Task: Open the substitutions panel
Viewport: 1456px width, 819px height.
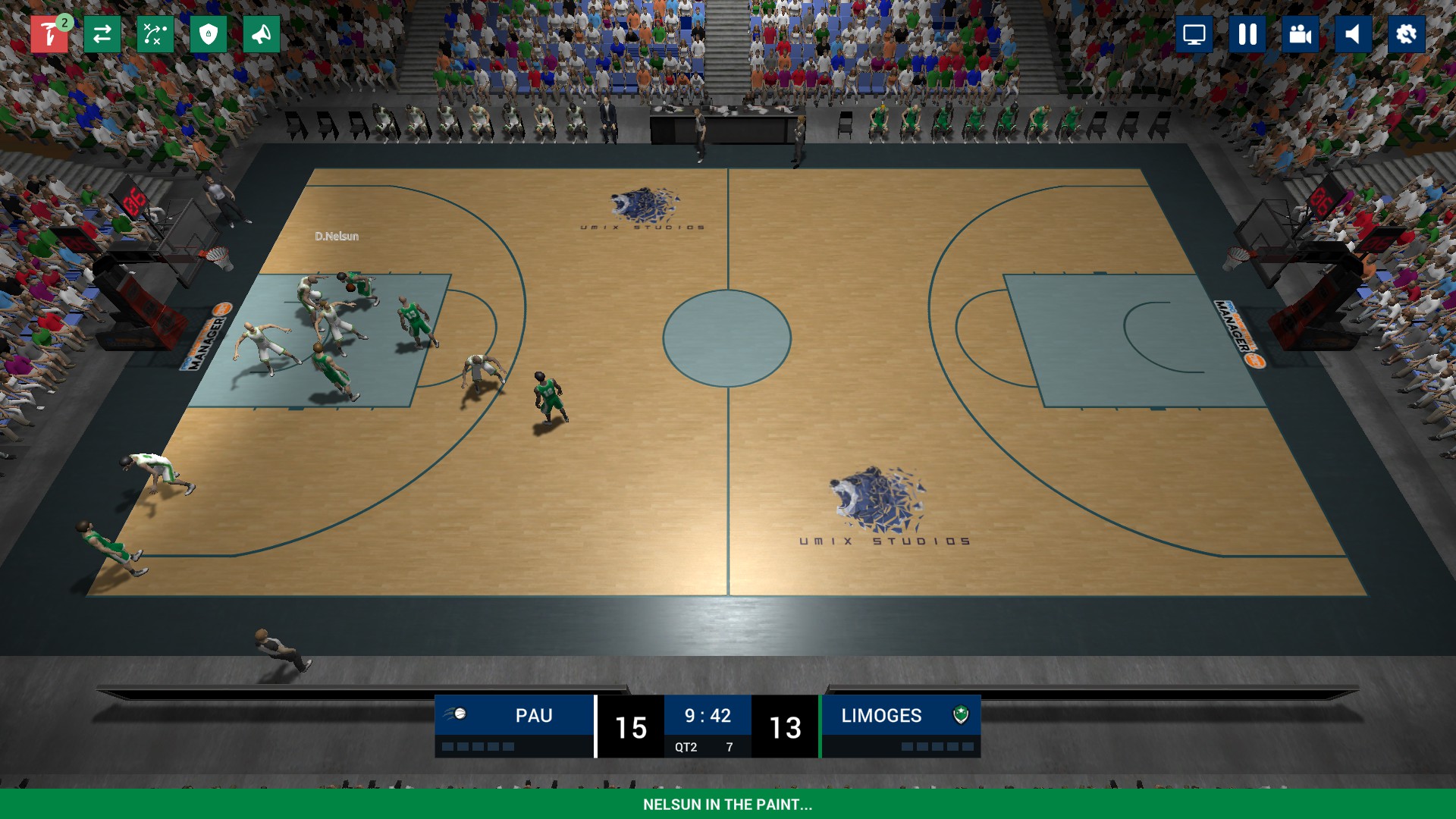Action: point(102,33)
